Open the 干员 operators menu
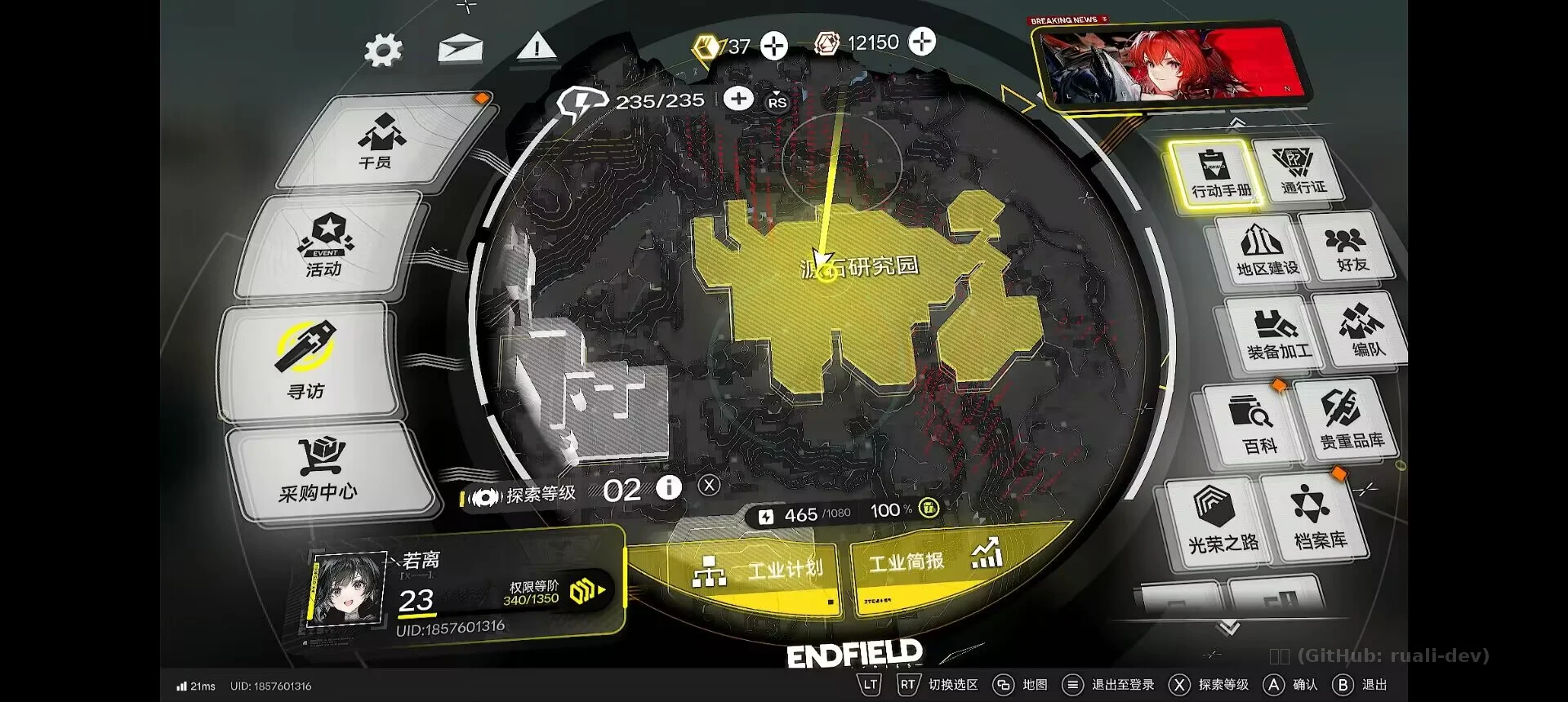The height and width of the screenshot is (702, 1568). pos(379,141)
